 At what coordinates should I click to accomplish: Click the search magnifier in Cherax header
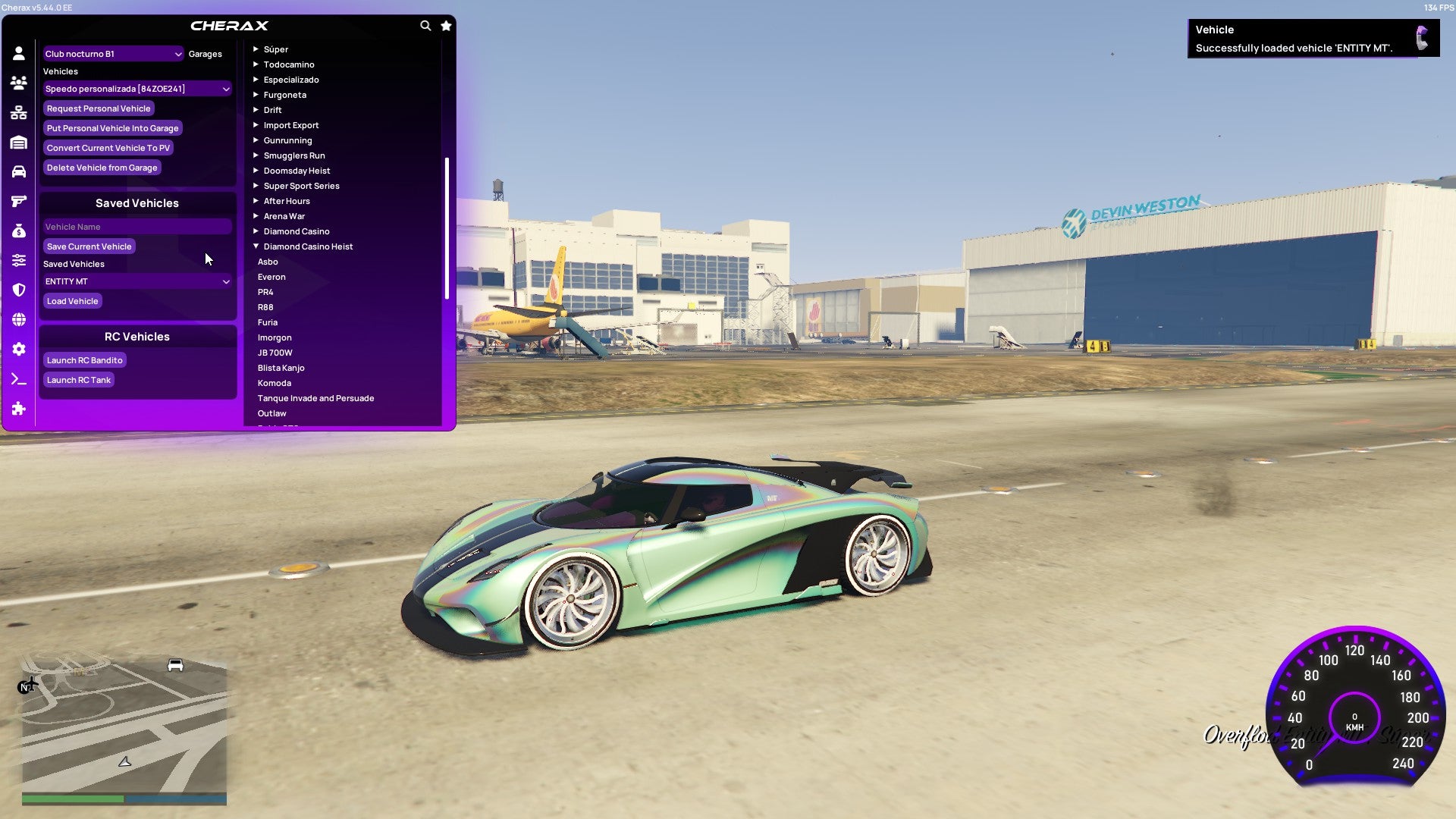tap(425, 25)
